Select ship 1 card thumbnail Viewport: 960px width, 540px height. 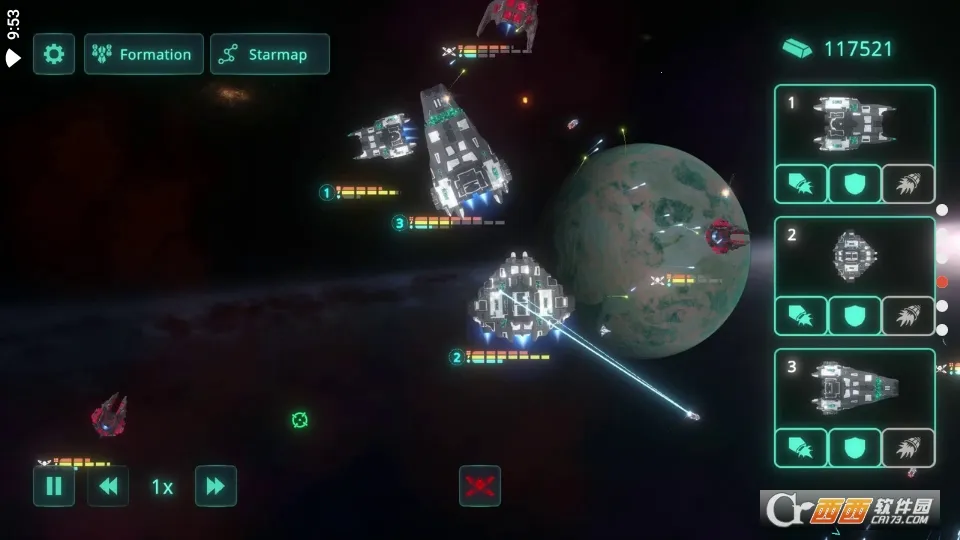pos(854,124)
